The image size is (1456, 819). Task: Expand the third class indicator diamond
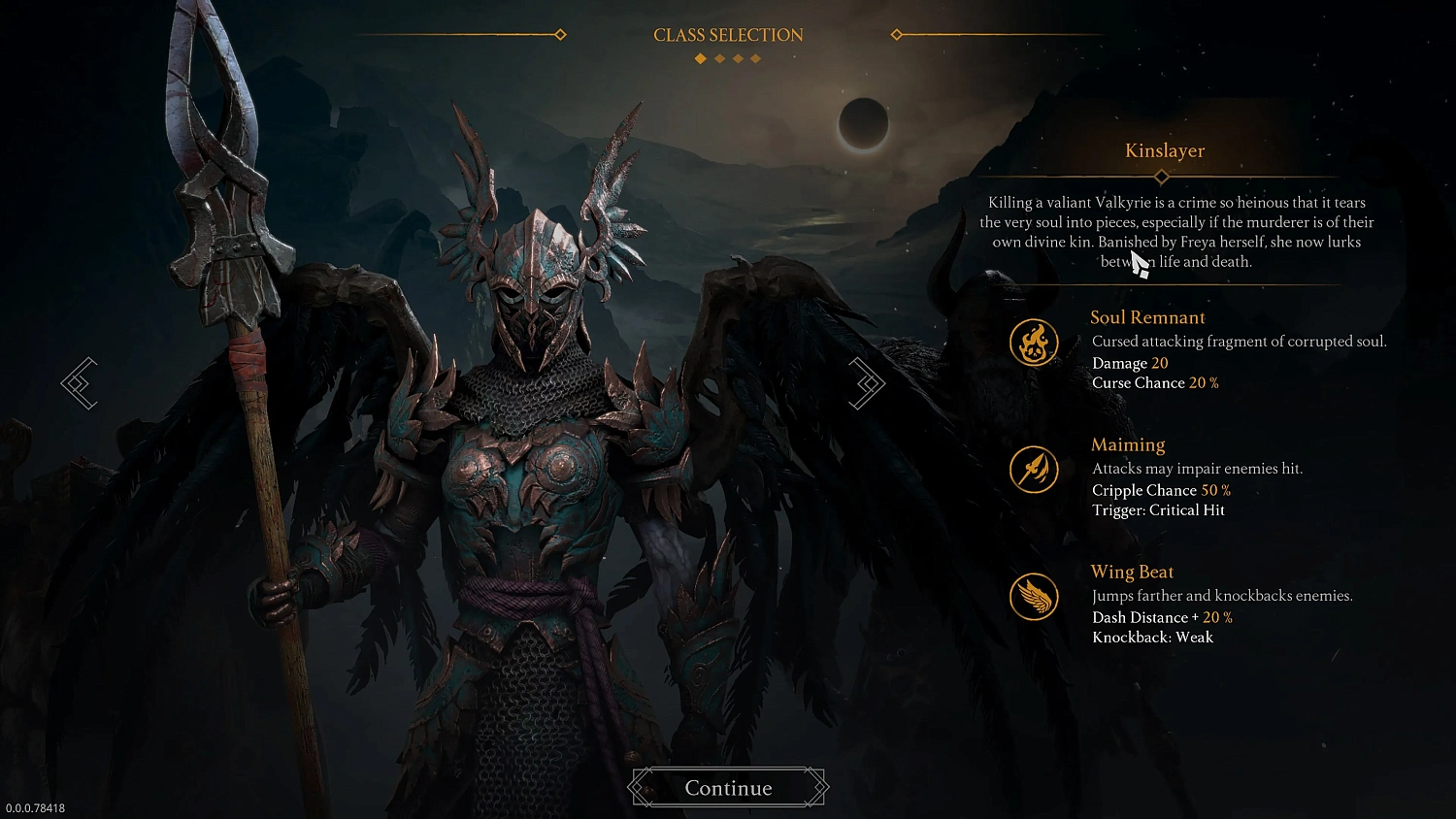click(x=738, y=58)
